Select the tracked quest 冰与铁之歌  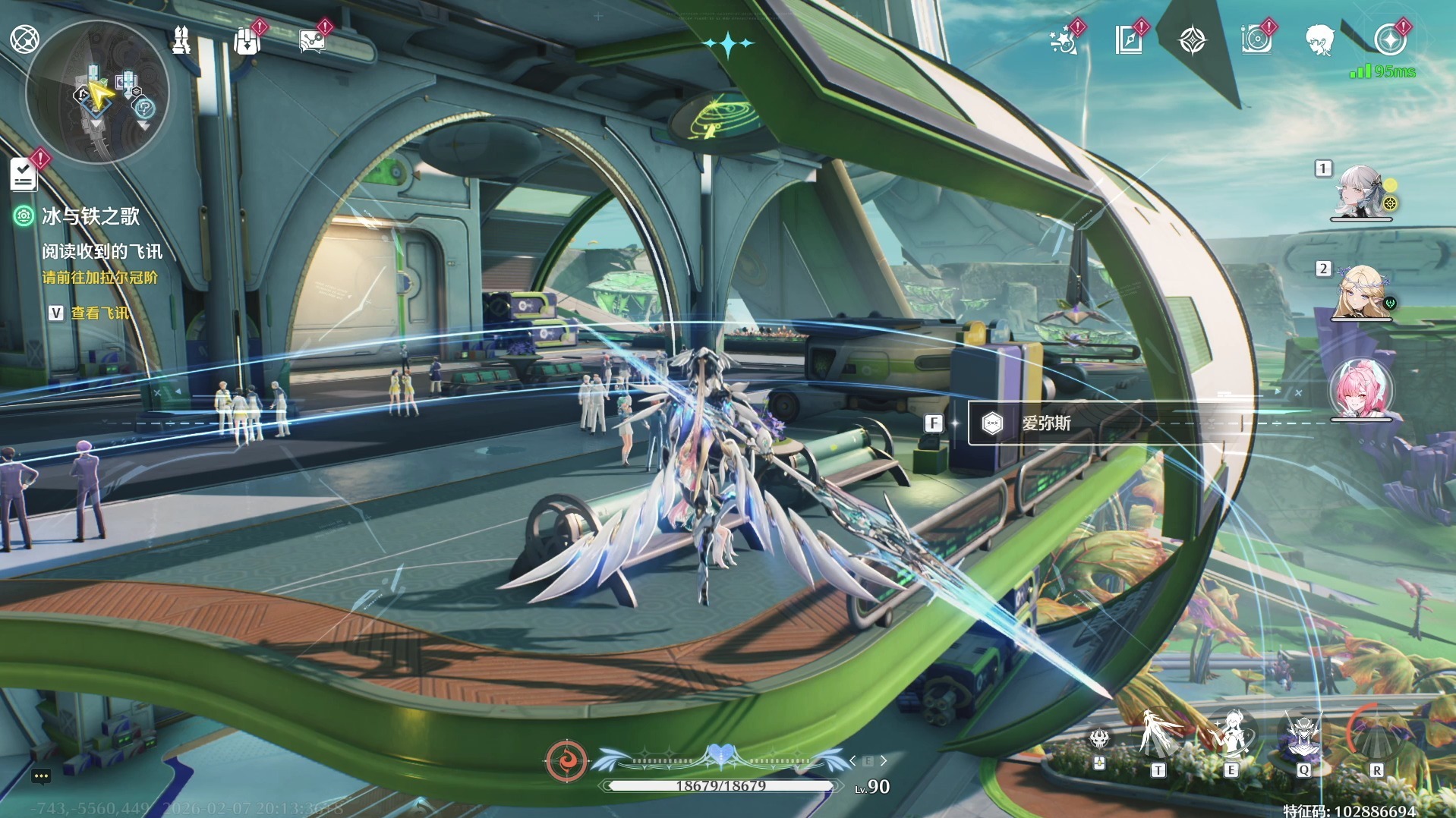click(90, 217)
